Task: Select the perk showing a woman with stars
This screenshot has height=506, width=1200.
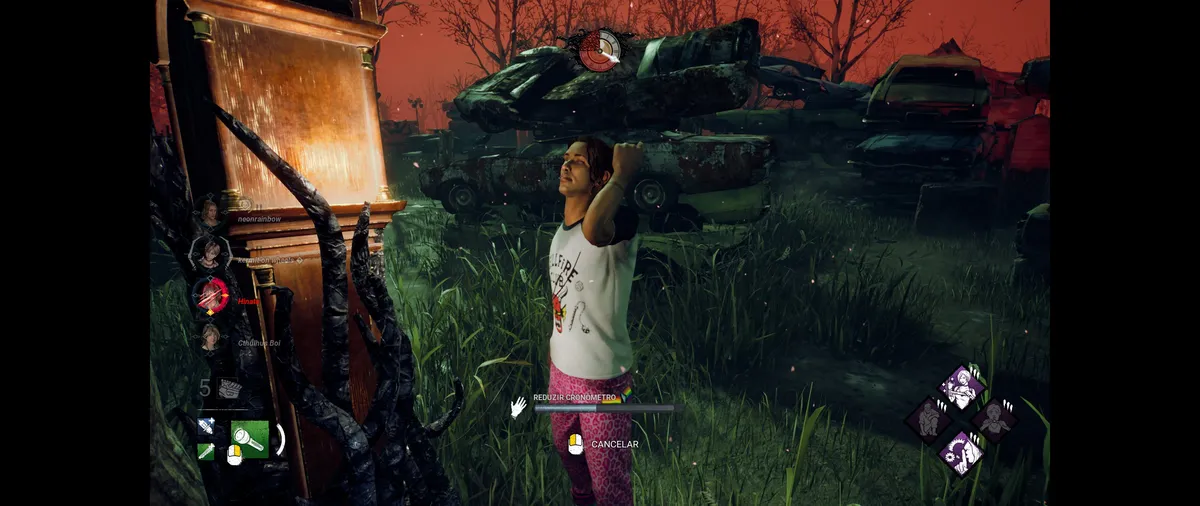Action: pyautogui.click(x=961, y=387)
